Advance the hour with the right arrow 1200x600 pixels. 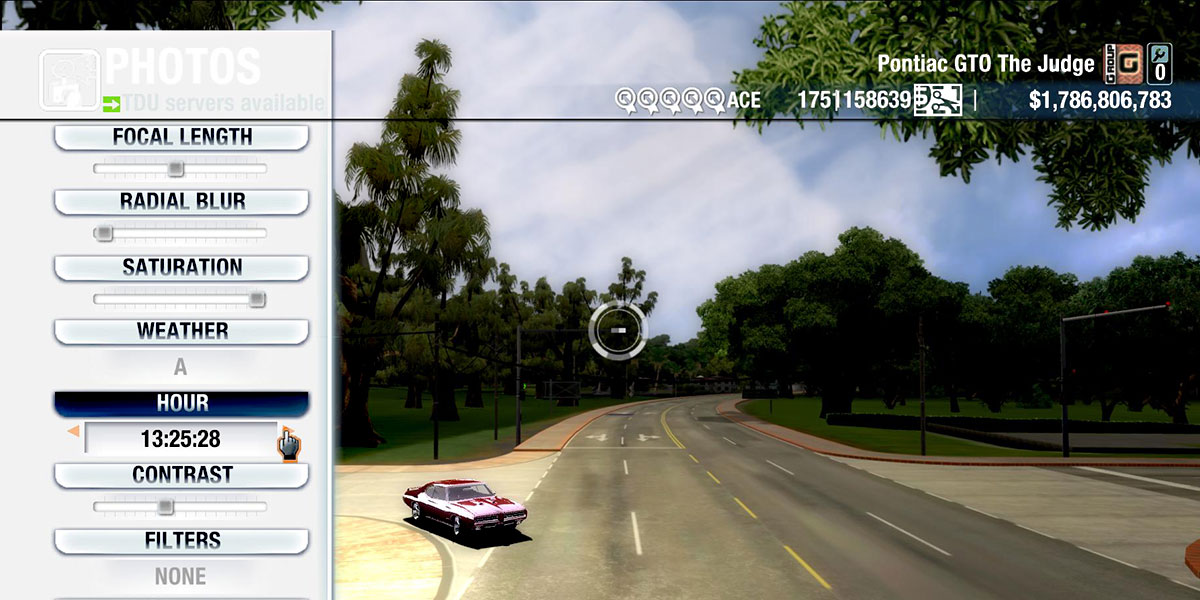coord(285,434)
